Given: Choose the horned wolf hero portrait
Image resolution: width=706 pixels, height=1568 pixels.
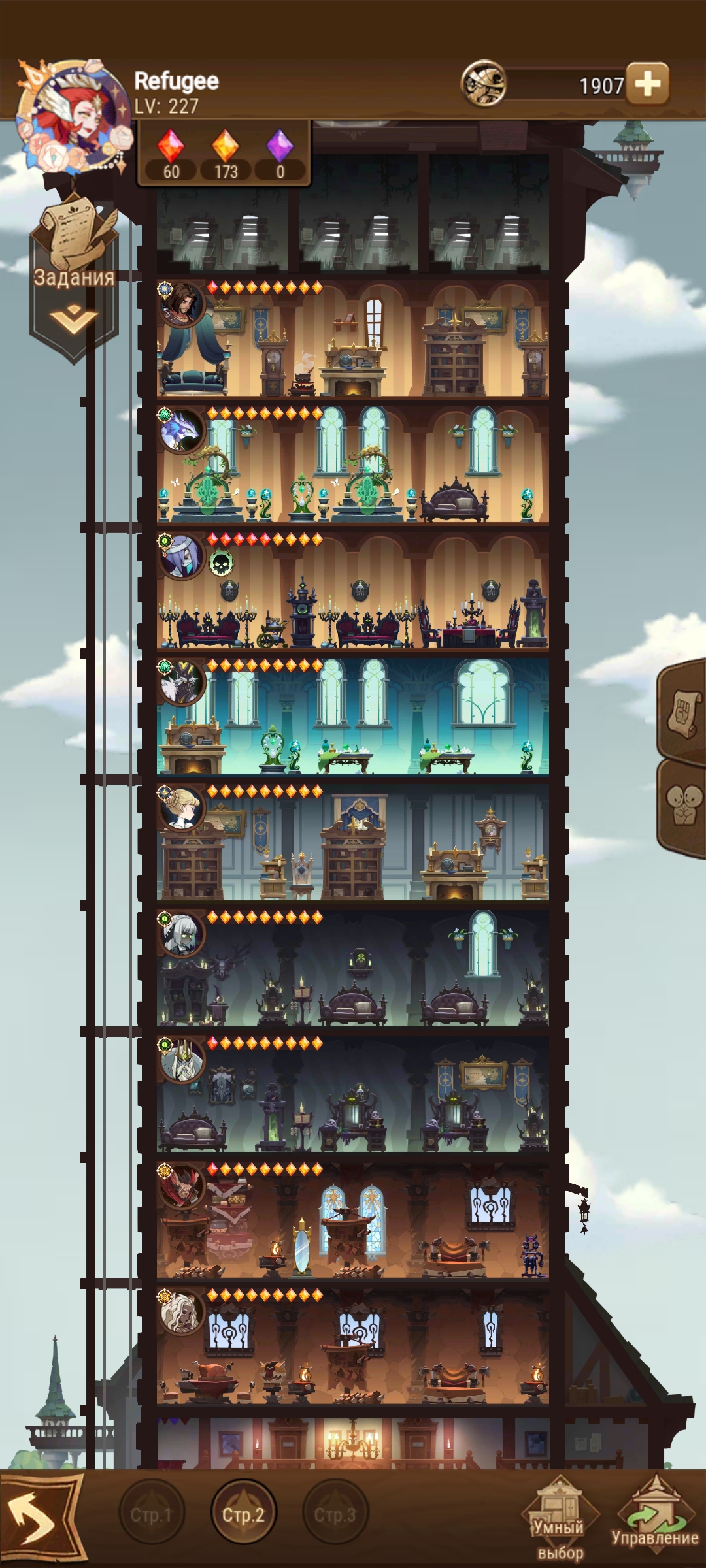Looking at the screenshot, I should (x=182, y=683).
